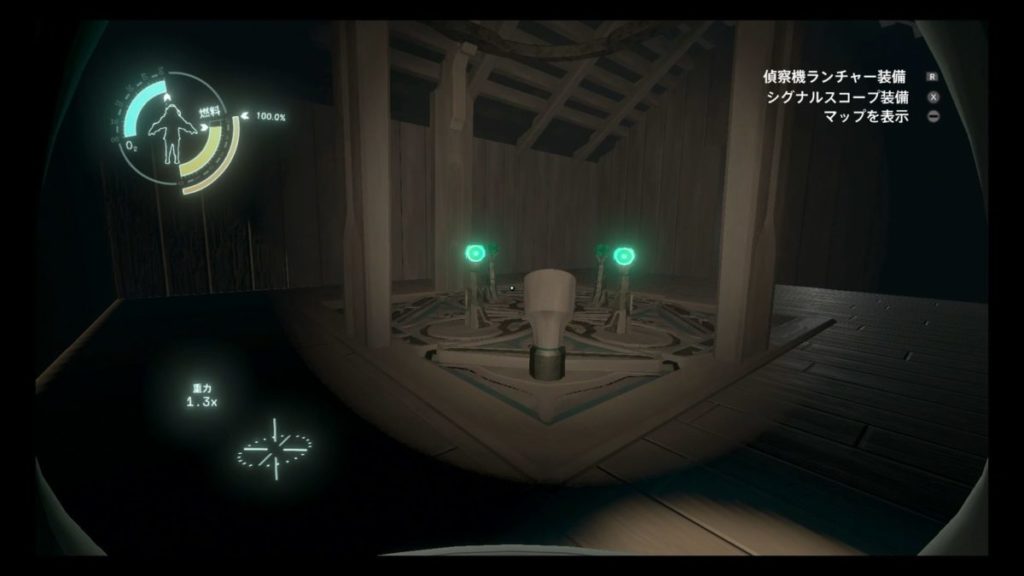Select the シグナルスコープ装備 prompt label
This screenshot has width=1024, height=576.
click(838, 98)
